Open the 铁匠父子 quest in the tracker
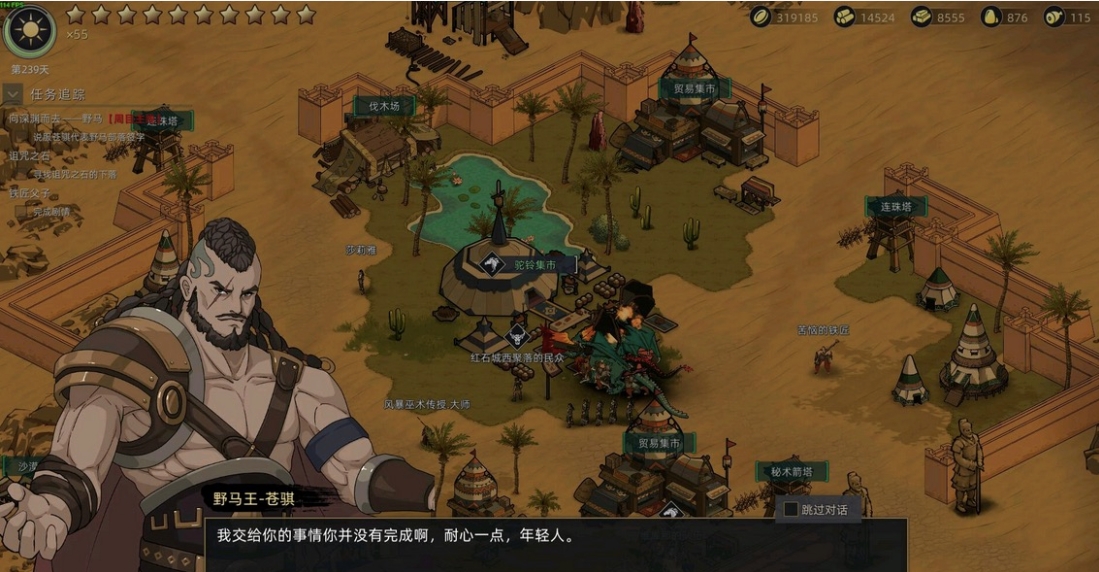 29,193
